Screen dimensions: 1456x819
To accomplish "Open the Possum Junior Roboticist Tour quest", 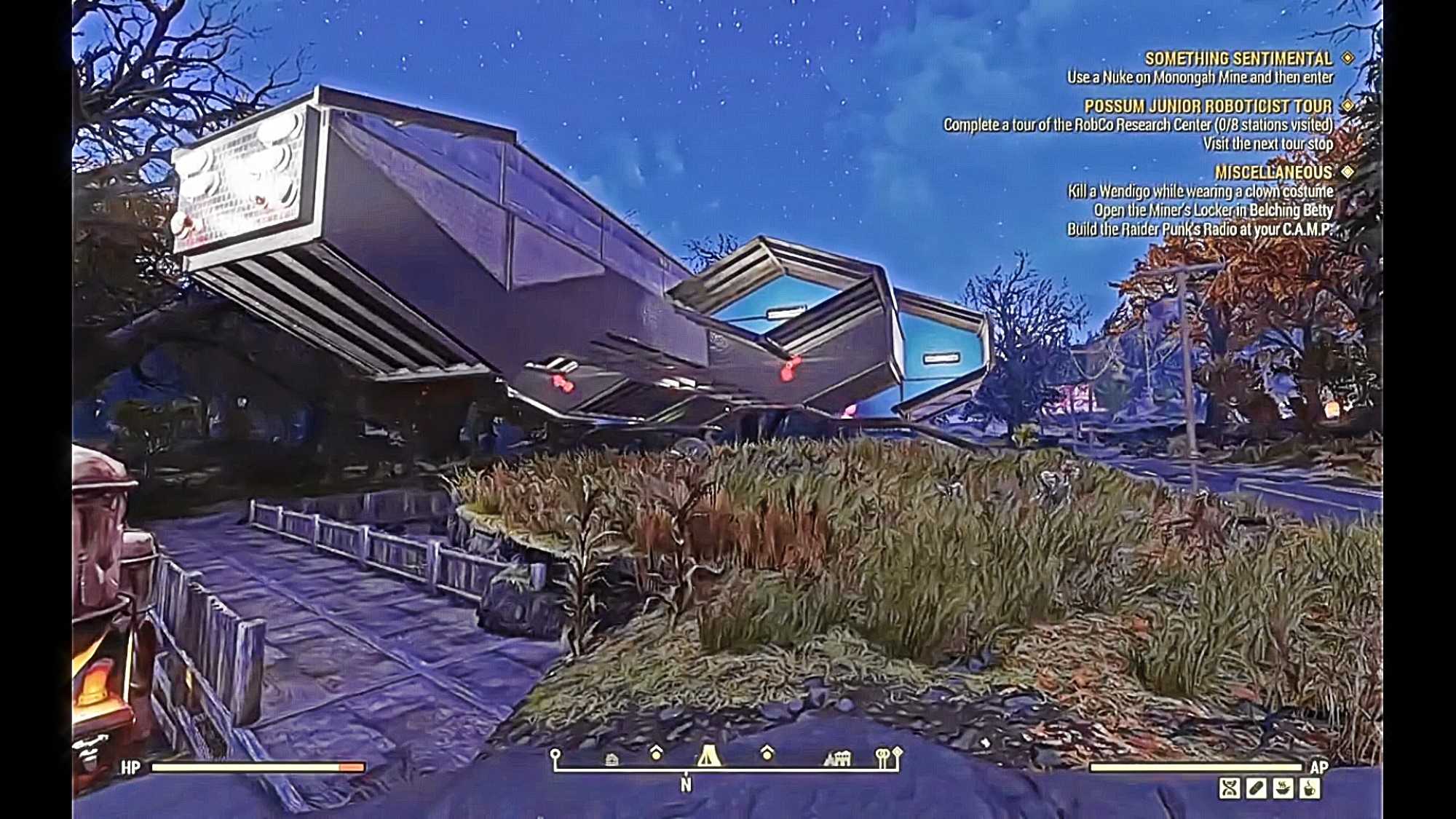I will click(1208, 106).
